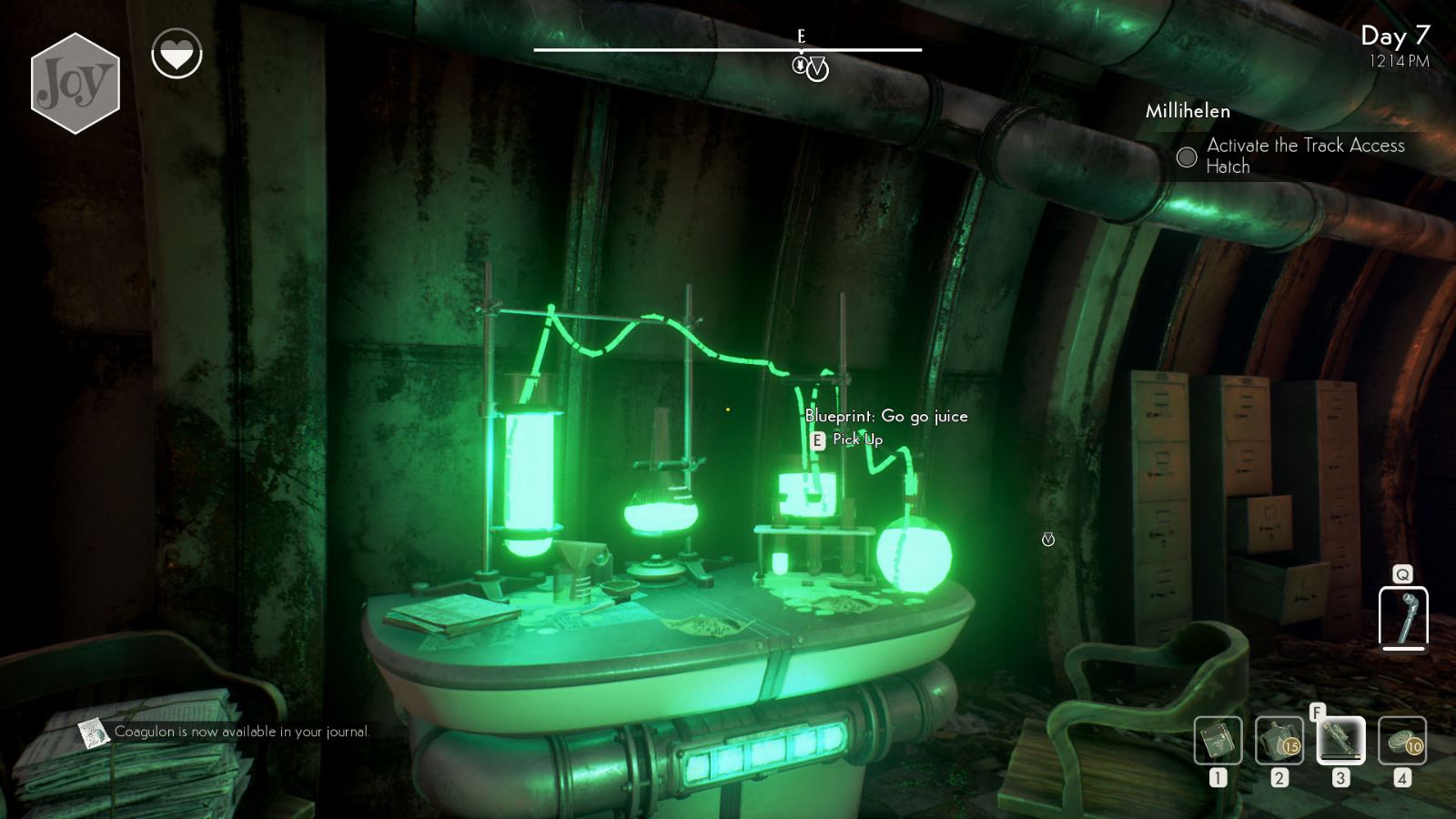Select the circle beside Activate the Track Access Hatch
1456x819 pixels.
1187,157
